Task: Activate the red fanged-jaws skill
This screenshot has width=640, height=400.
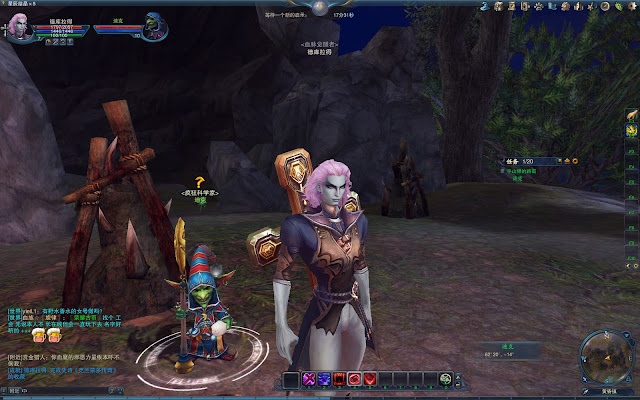Action: coord(339,378)
